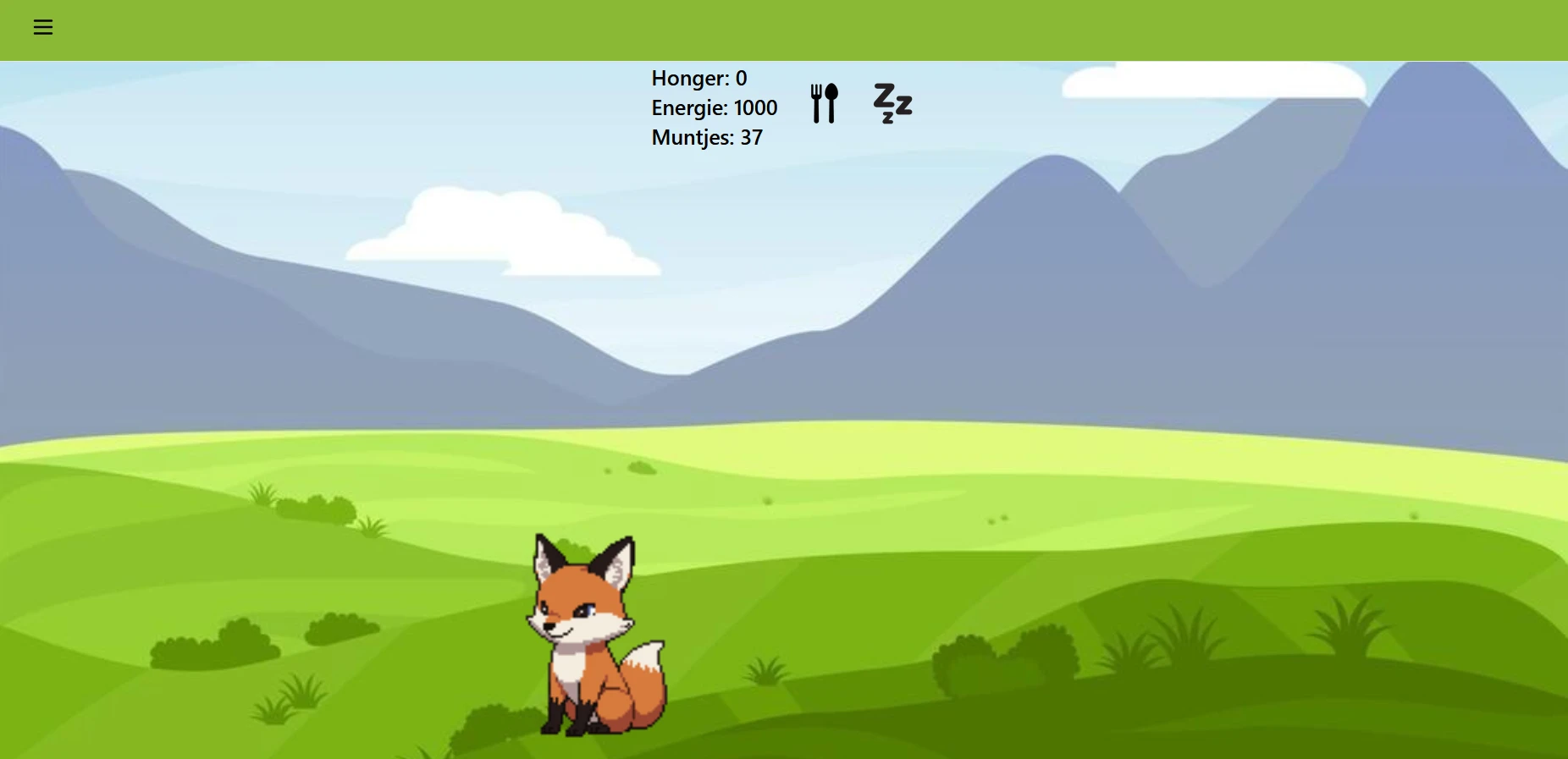Click the Energie stat to view energy details

[x=715, y=107]
